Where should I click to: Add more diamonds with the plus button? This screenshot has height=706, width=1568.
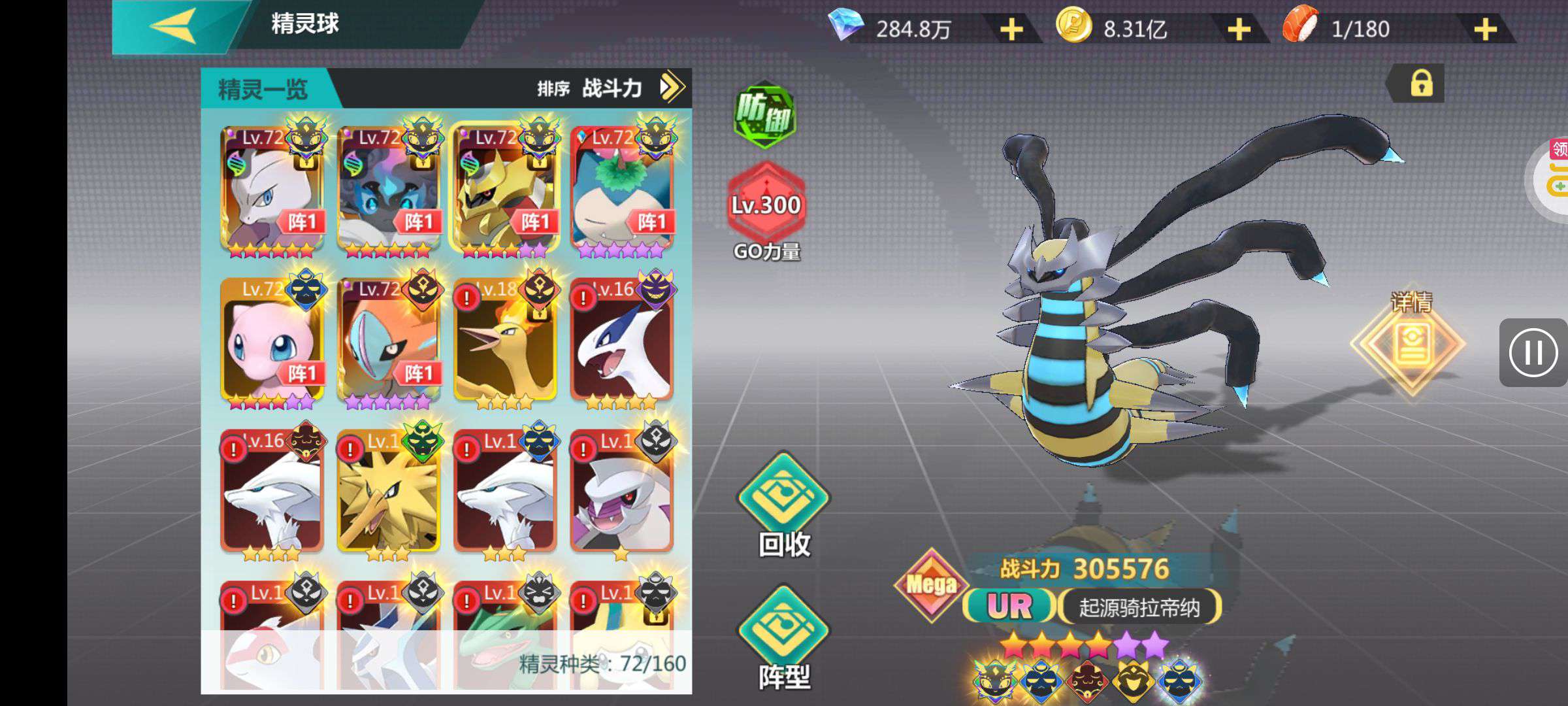pyautogui.click(x=1011, y=29)
